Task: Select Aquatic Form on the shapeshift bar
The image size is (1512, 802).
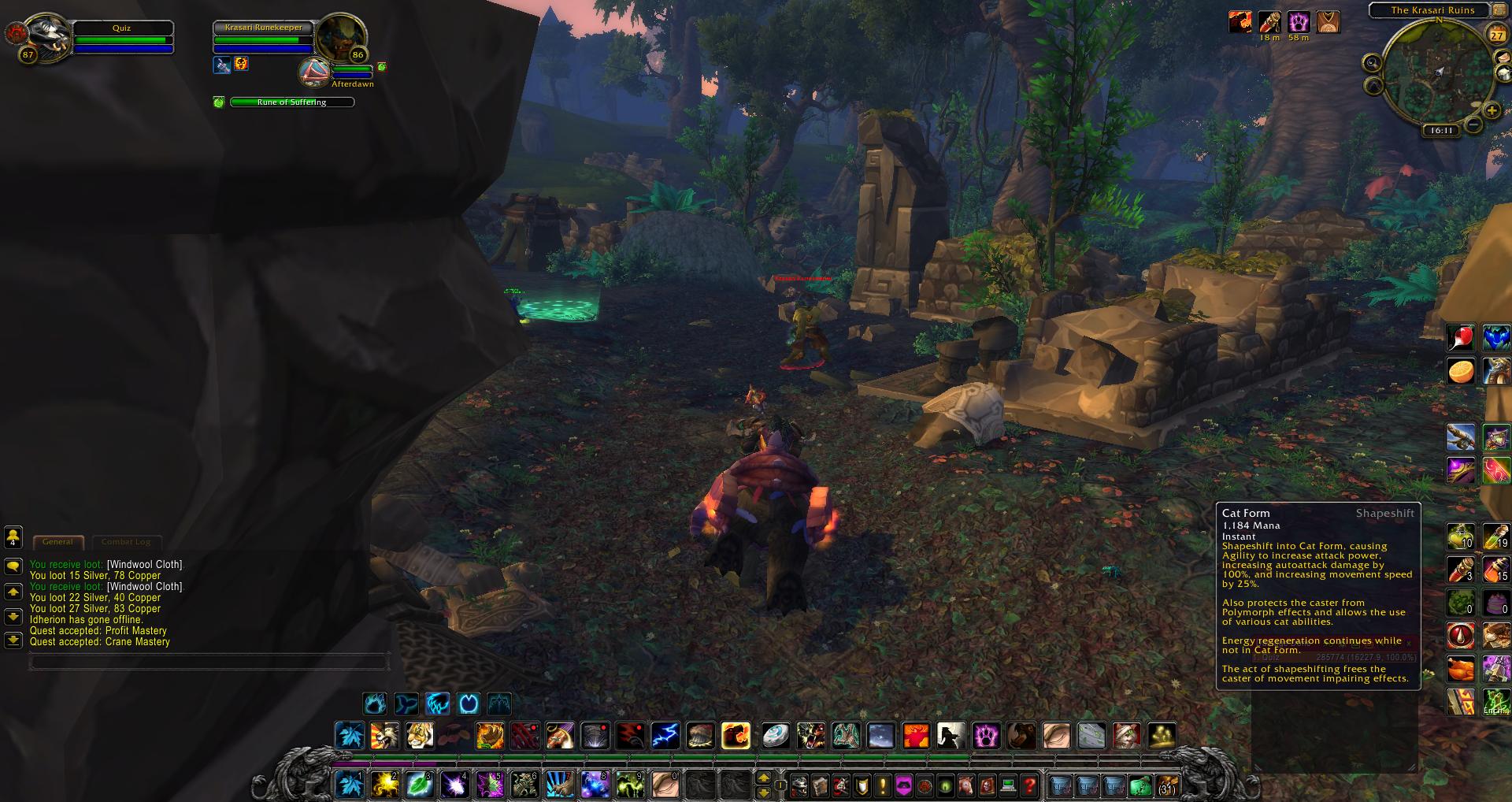Action: 406,704
